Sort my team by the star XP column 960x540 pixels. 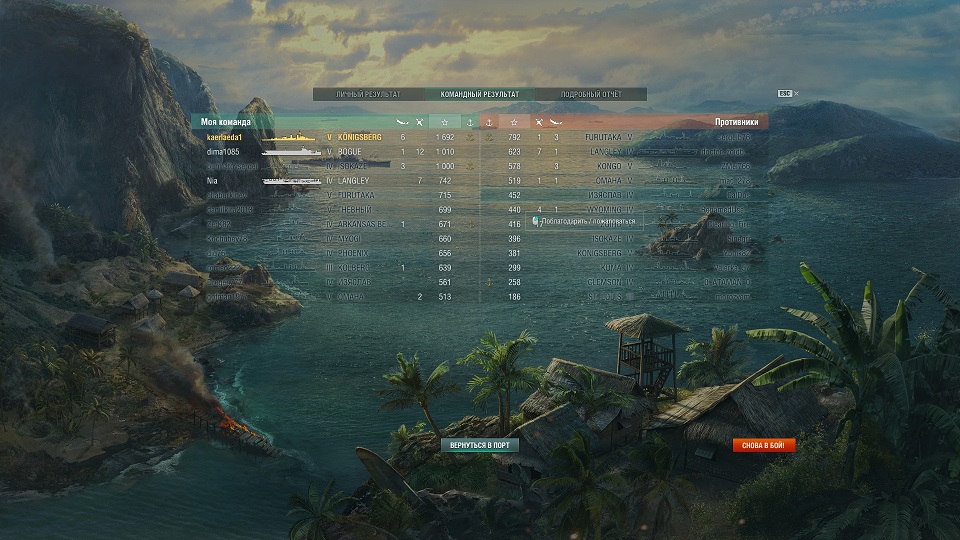[445, 122]
